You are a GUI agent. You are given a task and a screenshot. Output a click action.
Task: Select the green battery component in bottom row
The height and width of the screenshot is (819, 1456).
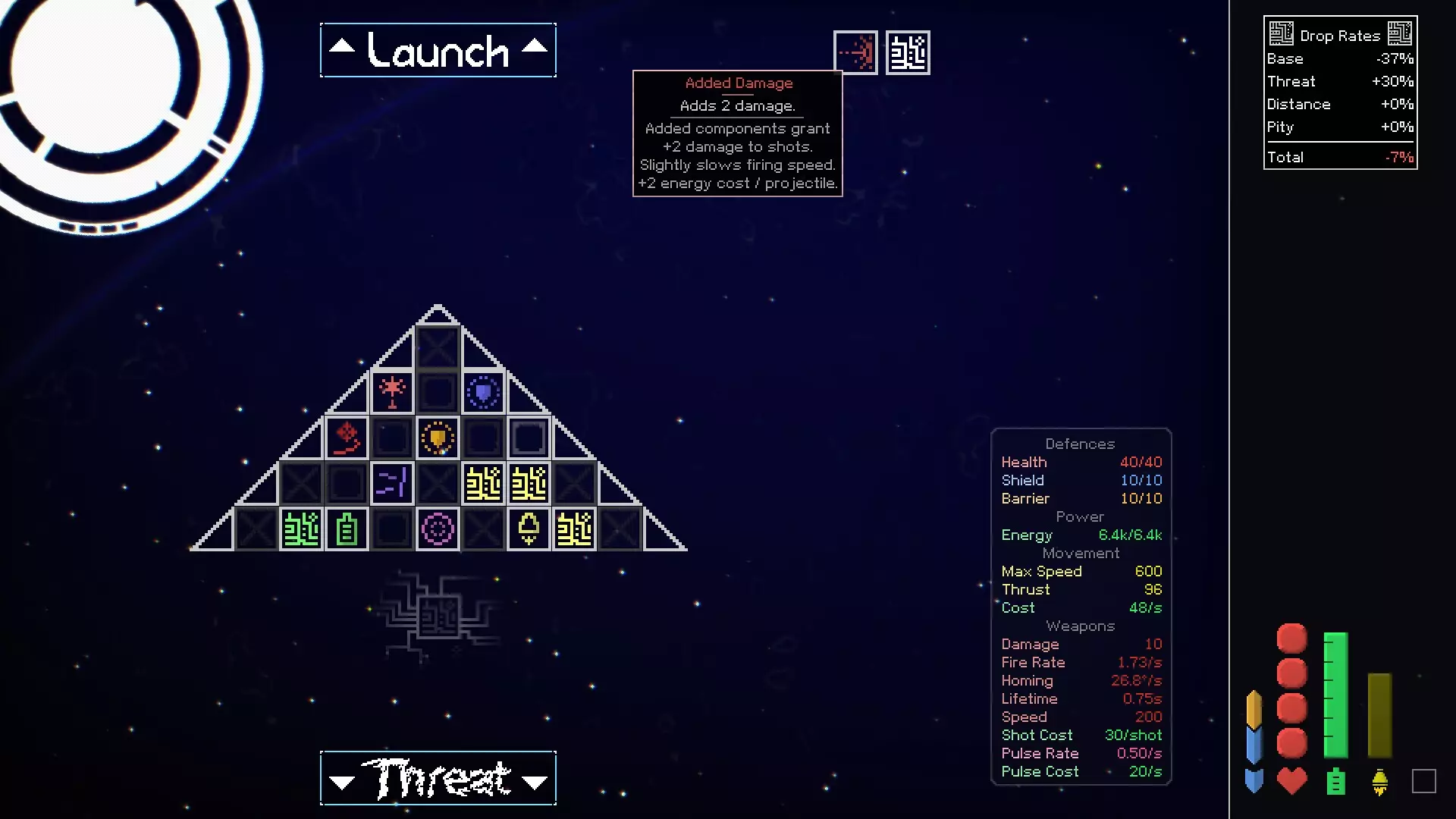click(347, 529)
